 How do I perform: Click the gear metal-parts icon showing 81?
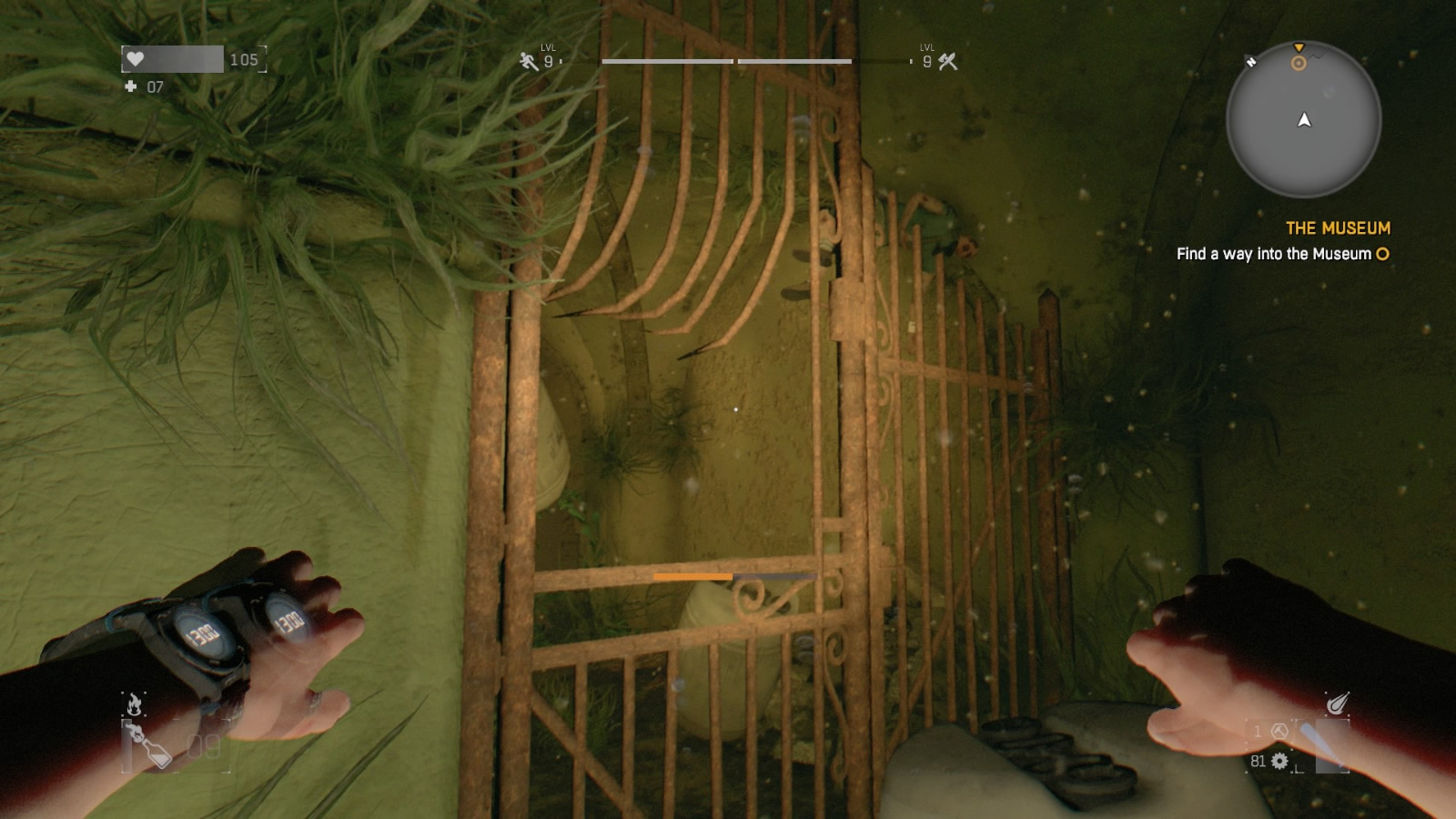click(x=1279, y=762)
